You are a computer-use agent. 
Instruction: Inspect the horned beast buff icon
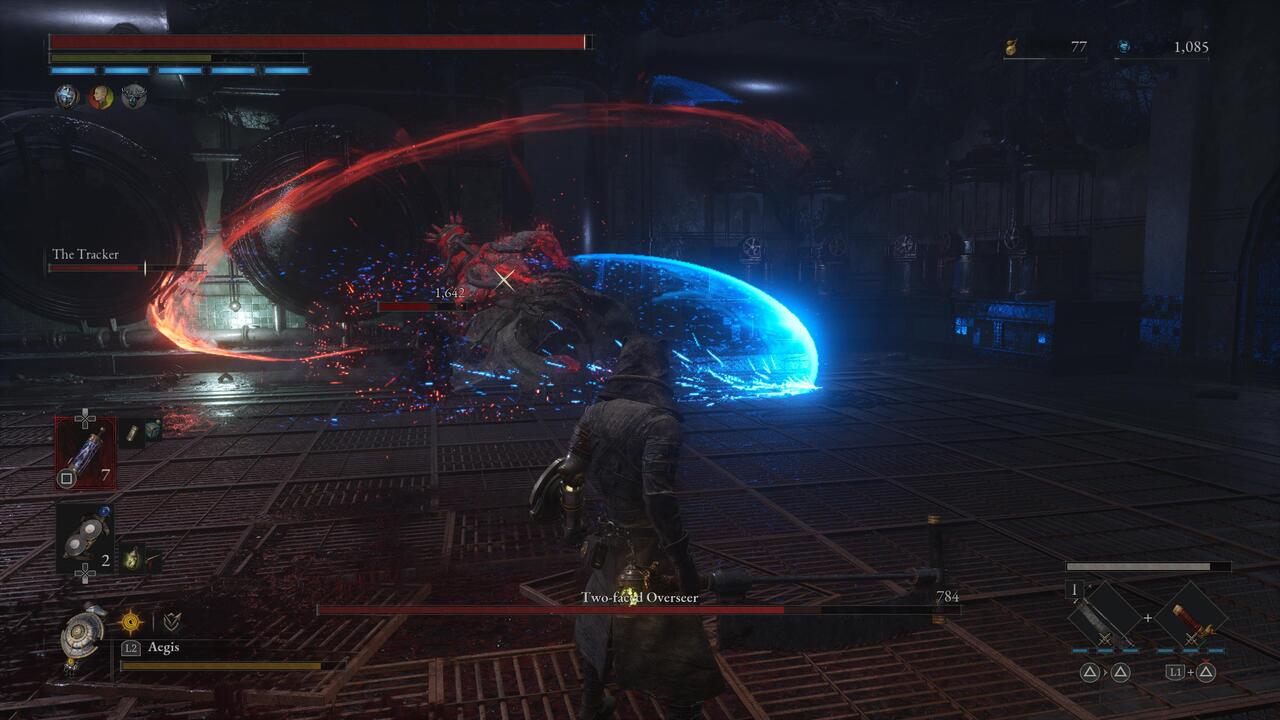click(x=134, y=97)
